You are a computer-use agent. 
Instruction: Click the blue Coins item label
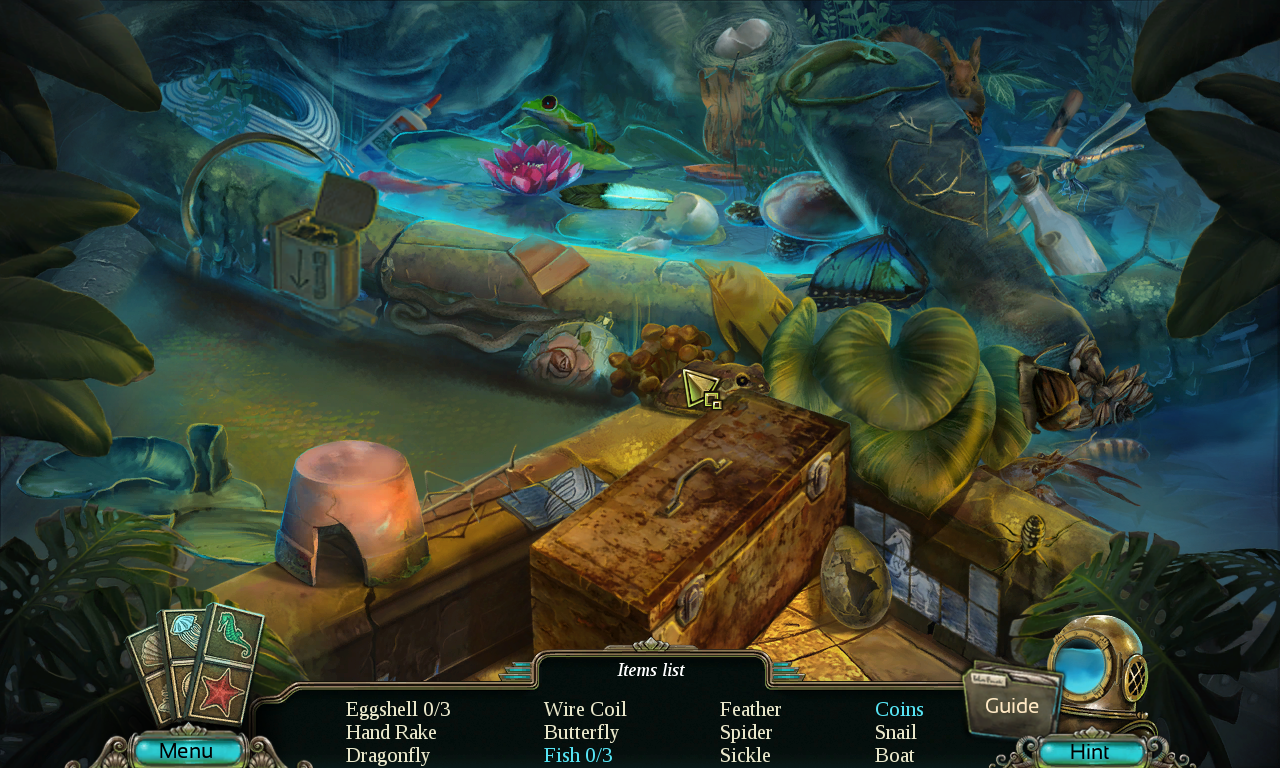pos(899,709)
